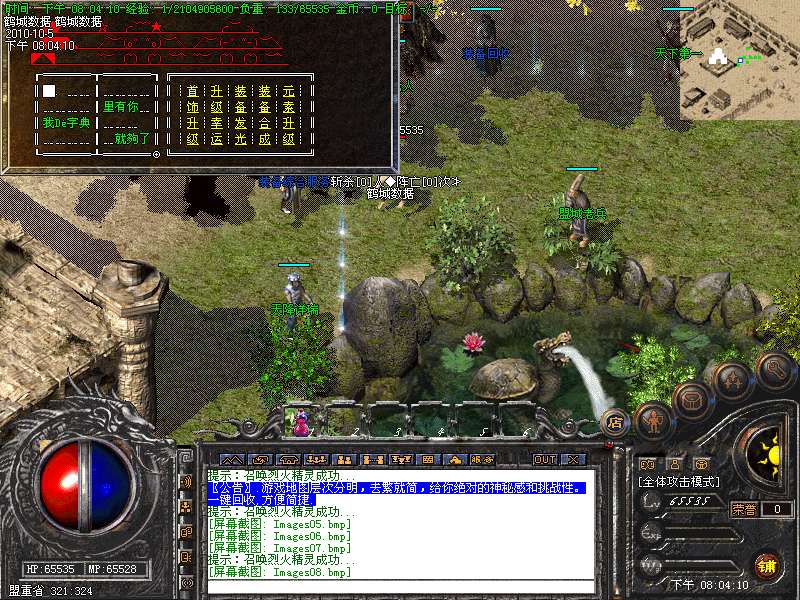Open the character status panel (warrior icon)
Viewport: 800px width, 600px height.
(x=652, y=421)
